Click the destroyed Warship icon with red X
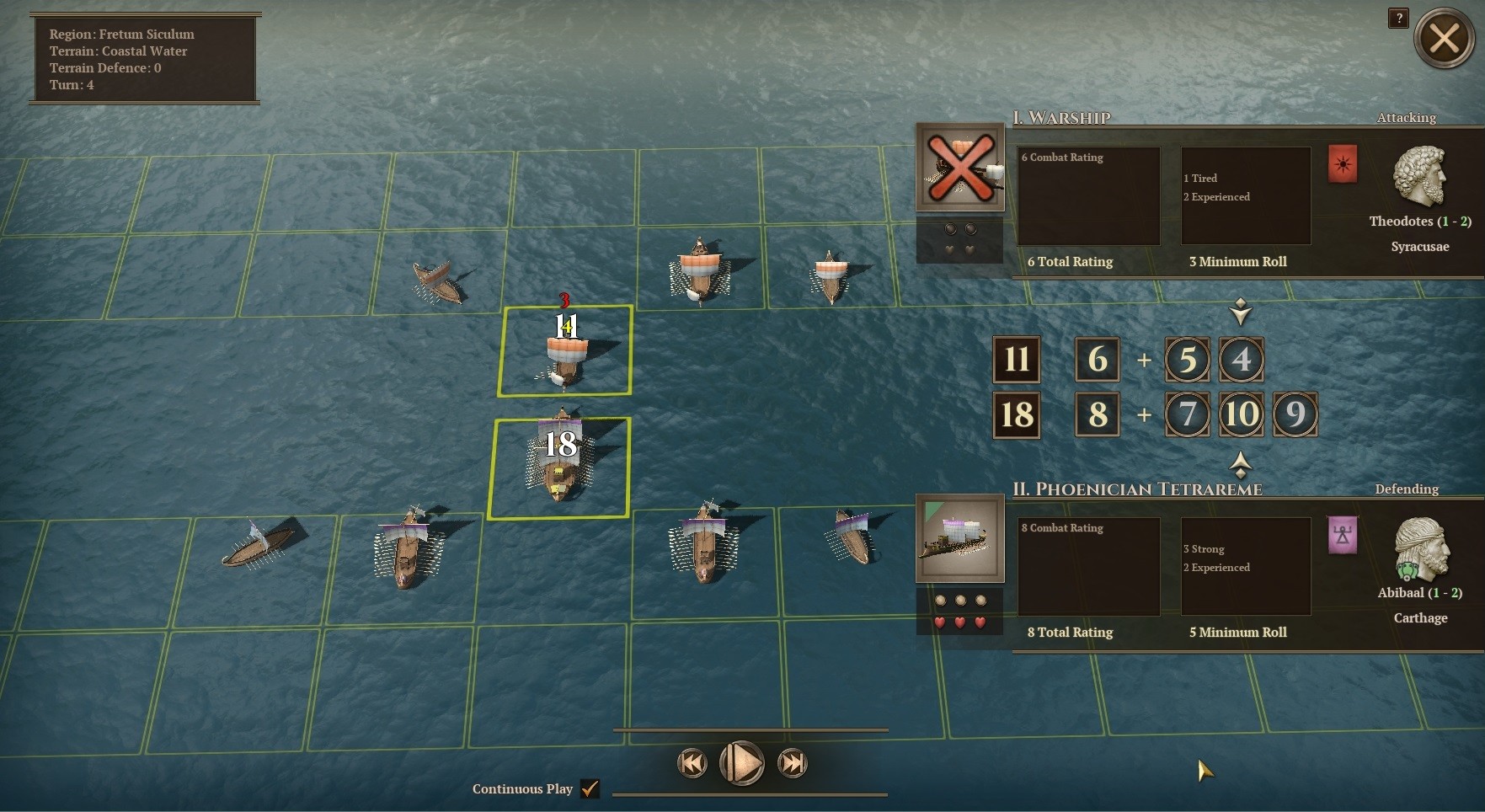Viewport: 1485px width, 812px height. pos(959,166)
